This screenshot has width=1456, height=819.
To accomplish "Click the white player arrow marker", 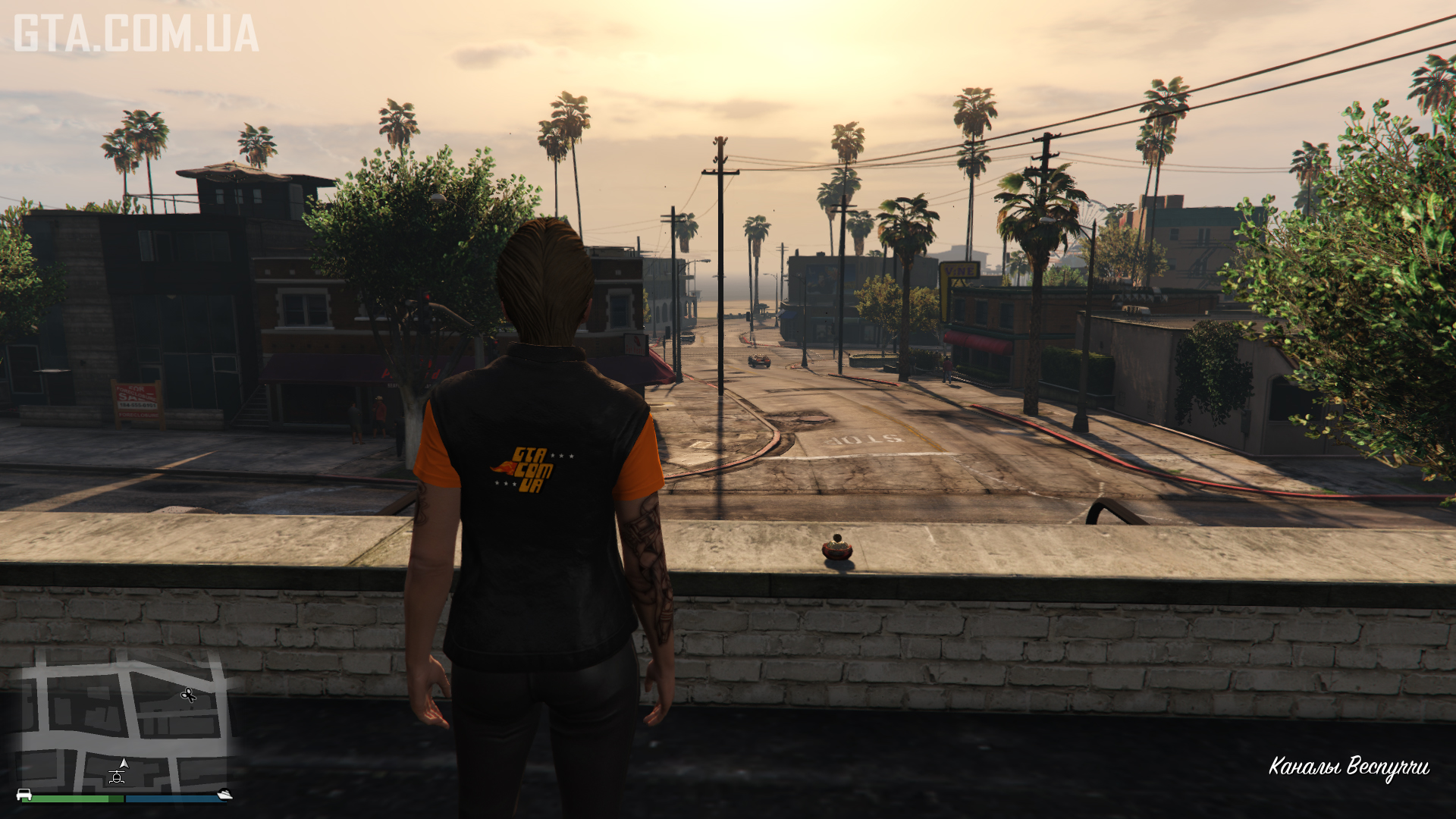I will pyautogui.click(x=124, y=763).
